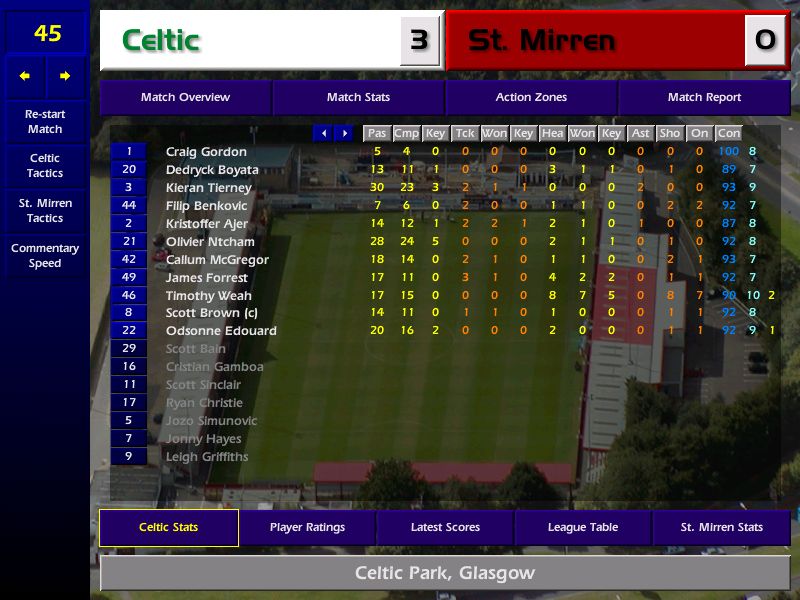
Task: Open the League Table
Action: coord(583,527)
